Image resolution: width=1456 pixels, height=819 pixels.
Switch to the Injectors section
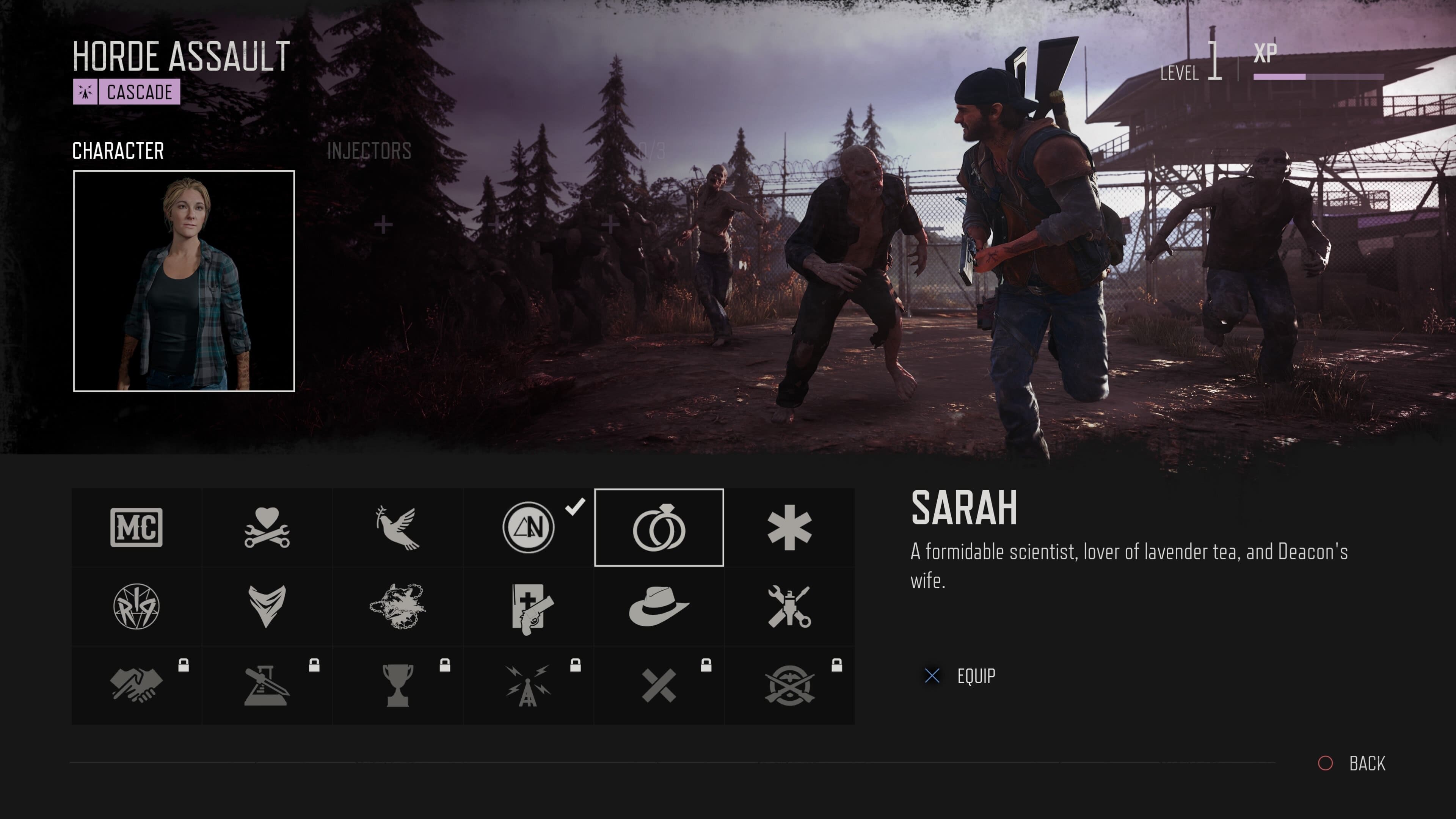[x=369, y=151]
